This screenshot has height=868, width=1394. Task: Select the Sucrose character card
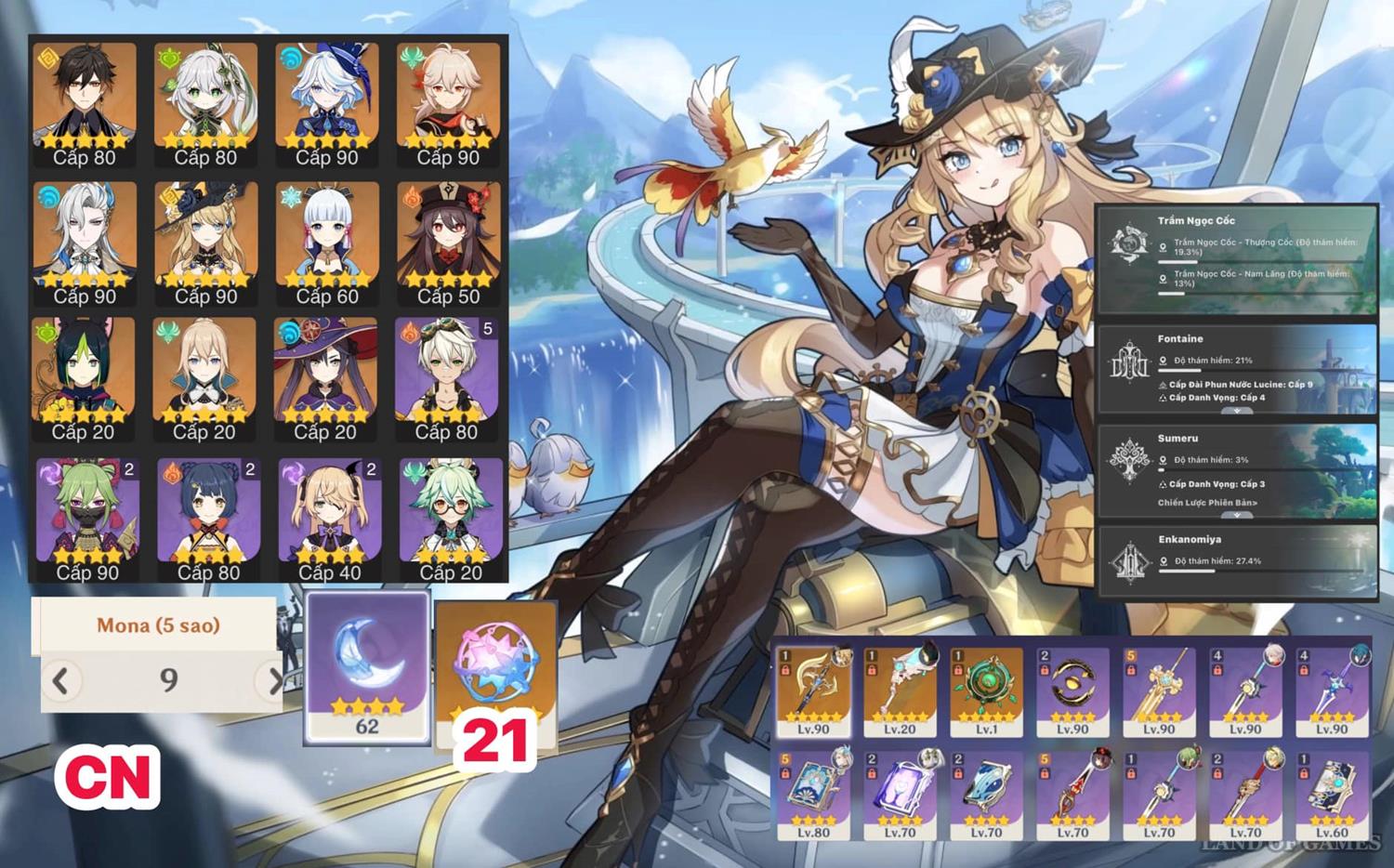(451, 517)
